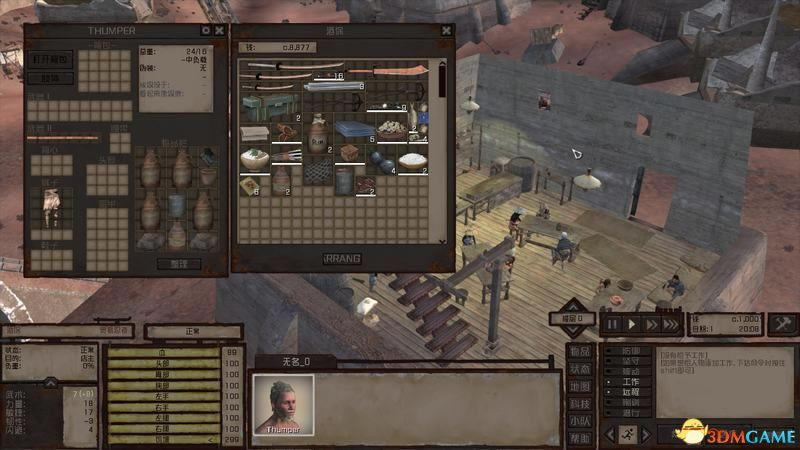
Task: Set game speed to fastest triple arrow
Action: [671, 324]
